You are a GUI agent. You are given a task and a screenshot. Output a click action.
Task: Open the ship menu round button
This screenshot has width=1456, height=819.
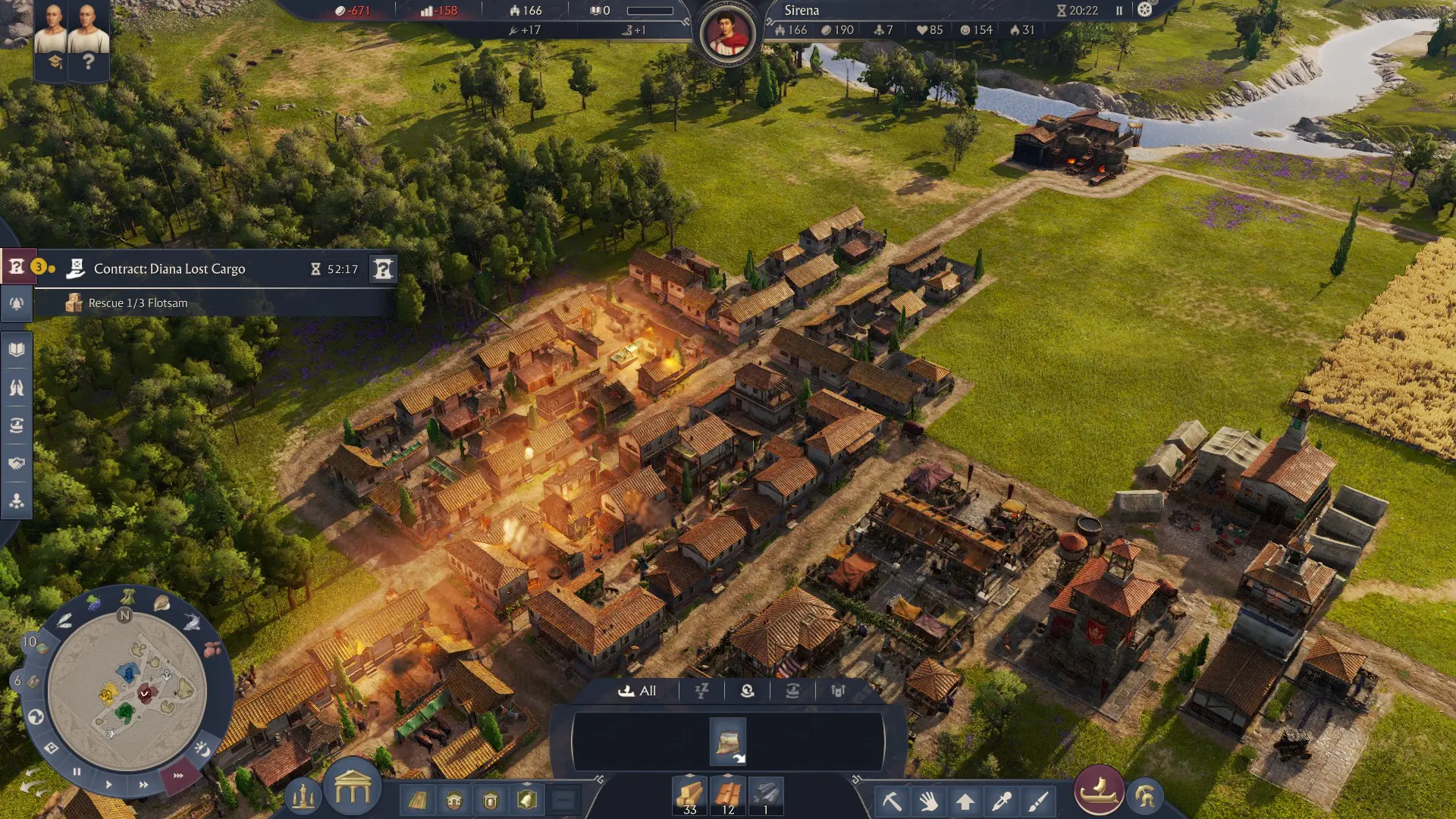click(1099, 791)
